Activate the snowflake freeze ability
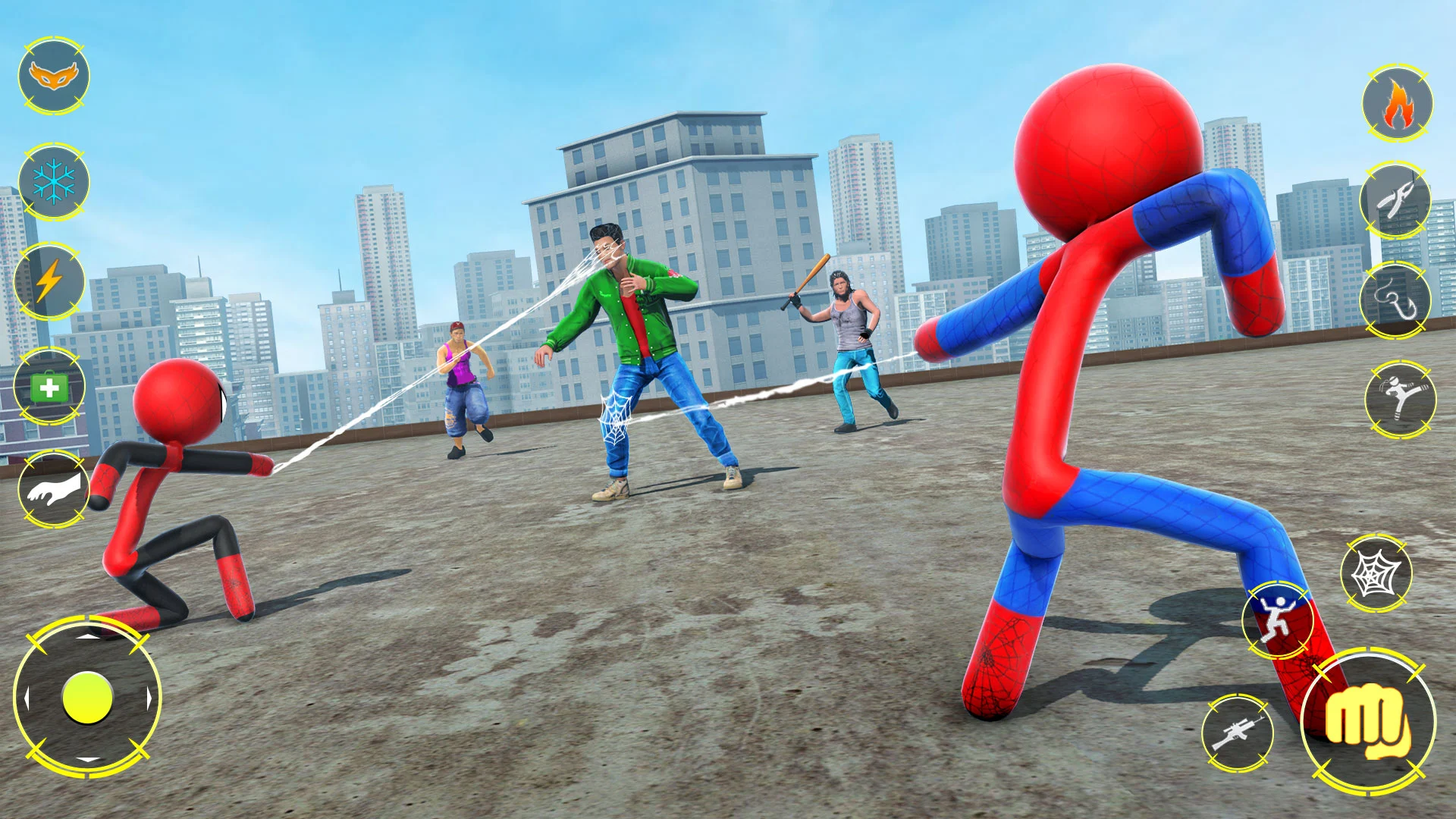 click(54, 182)
